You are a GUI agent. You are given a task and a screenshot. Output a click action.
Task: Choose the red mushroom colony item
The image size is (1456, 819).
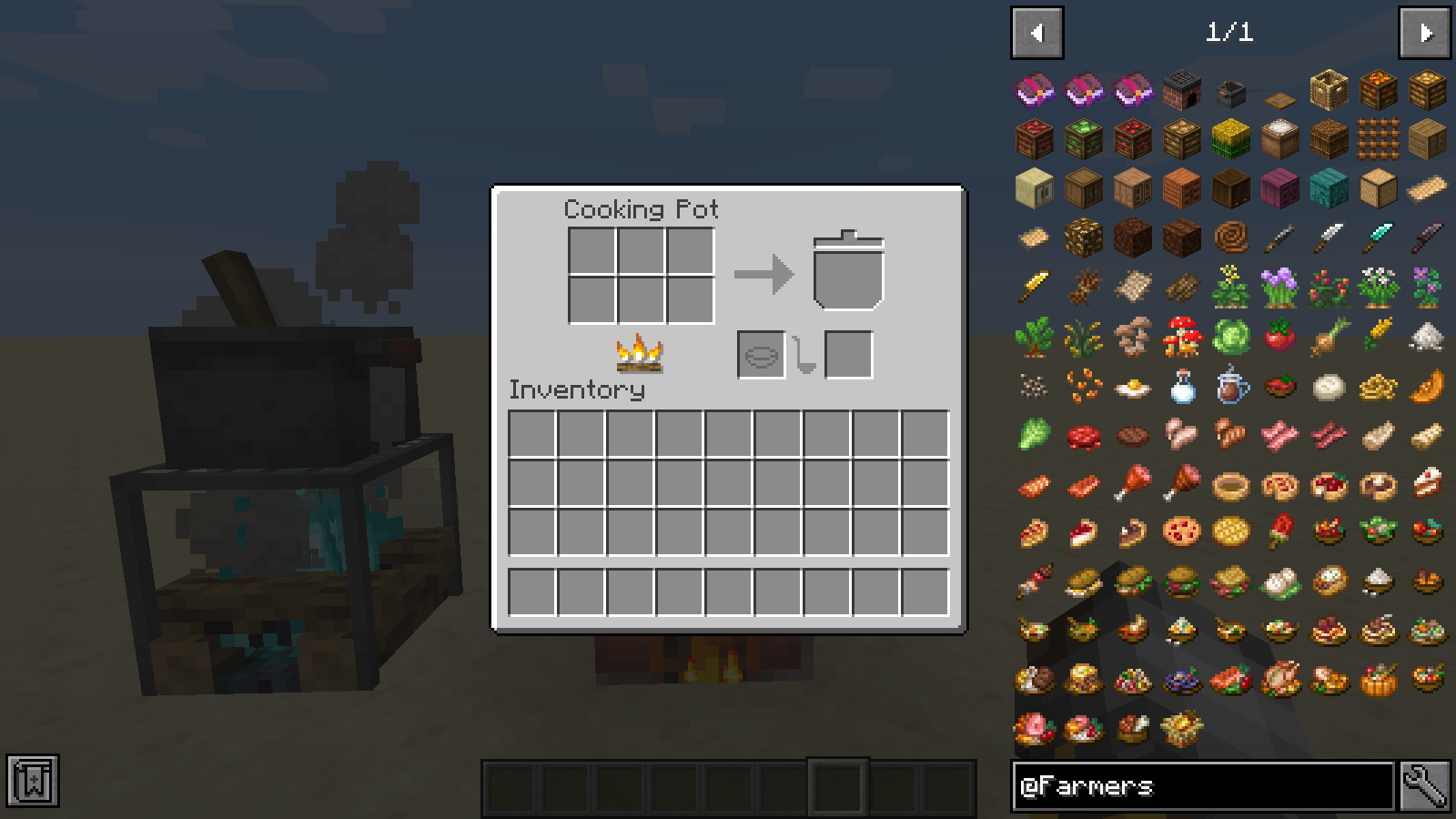coord(1181,338)
